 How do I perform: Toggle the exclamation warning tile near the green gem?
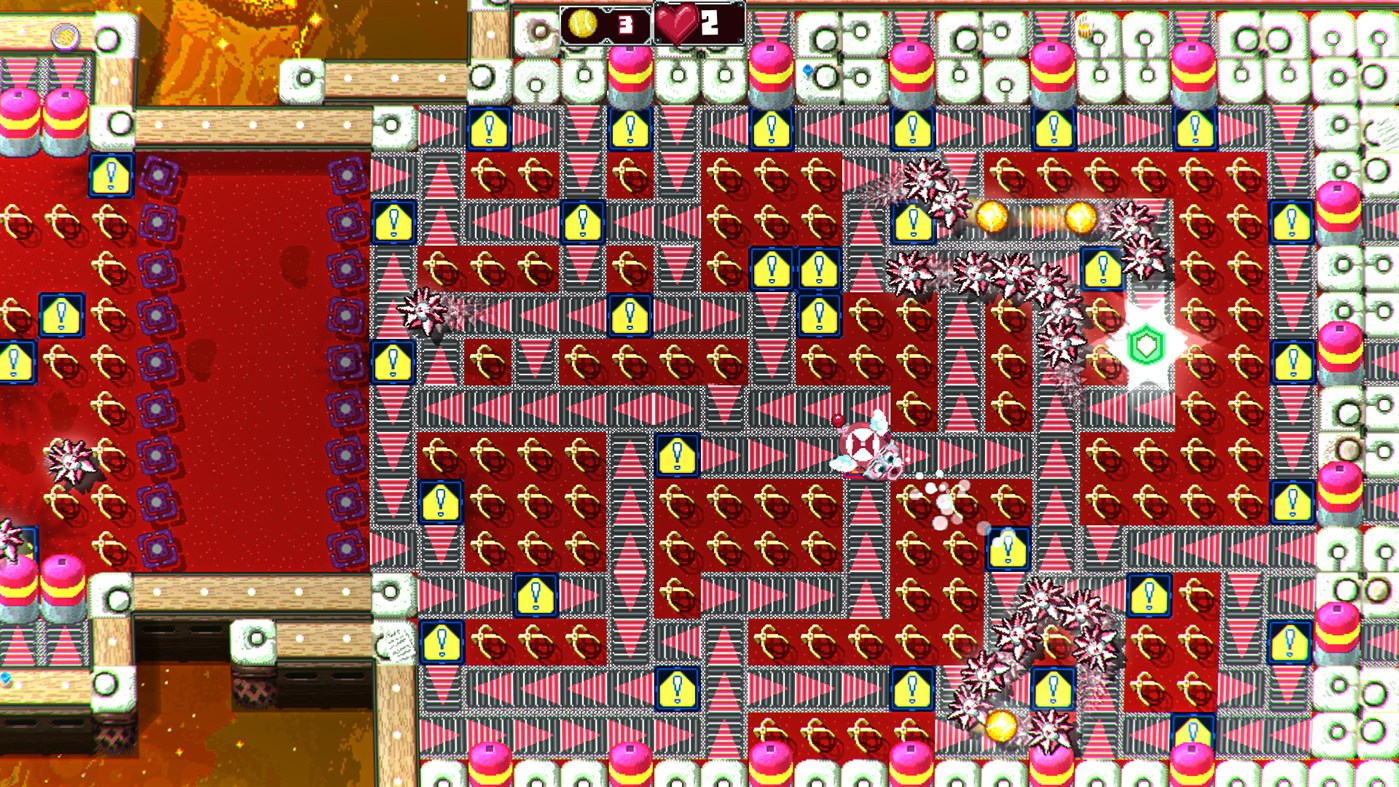point(1100,270)
